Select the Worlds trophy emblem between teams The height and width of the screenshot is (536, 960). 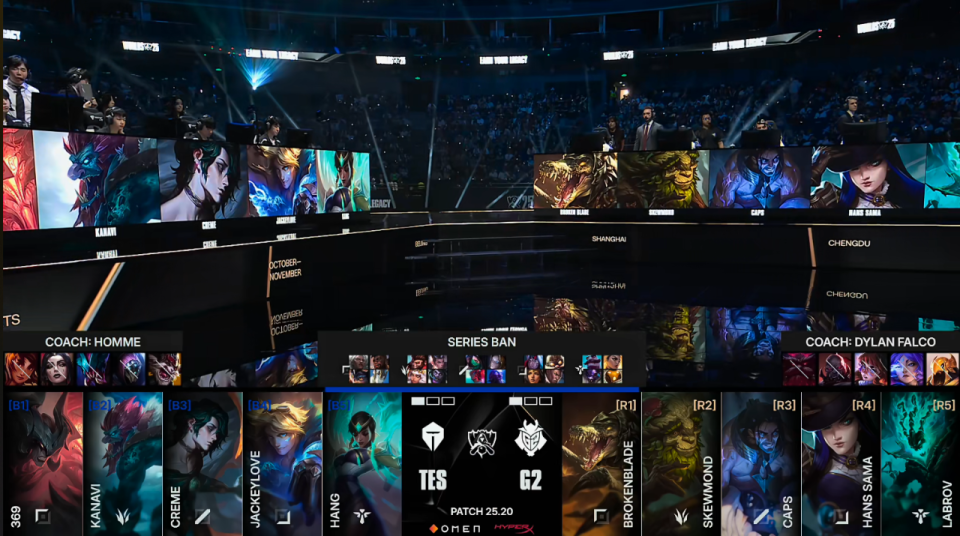(x=482, y=441)
